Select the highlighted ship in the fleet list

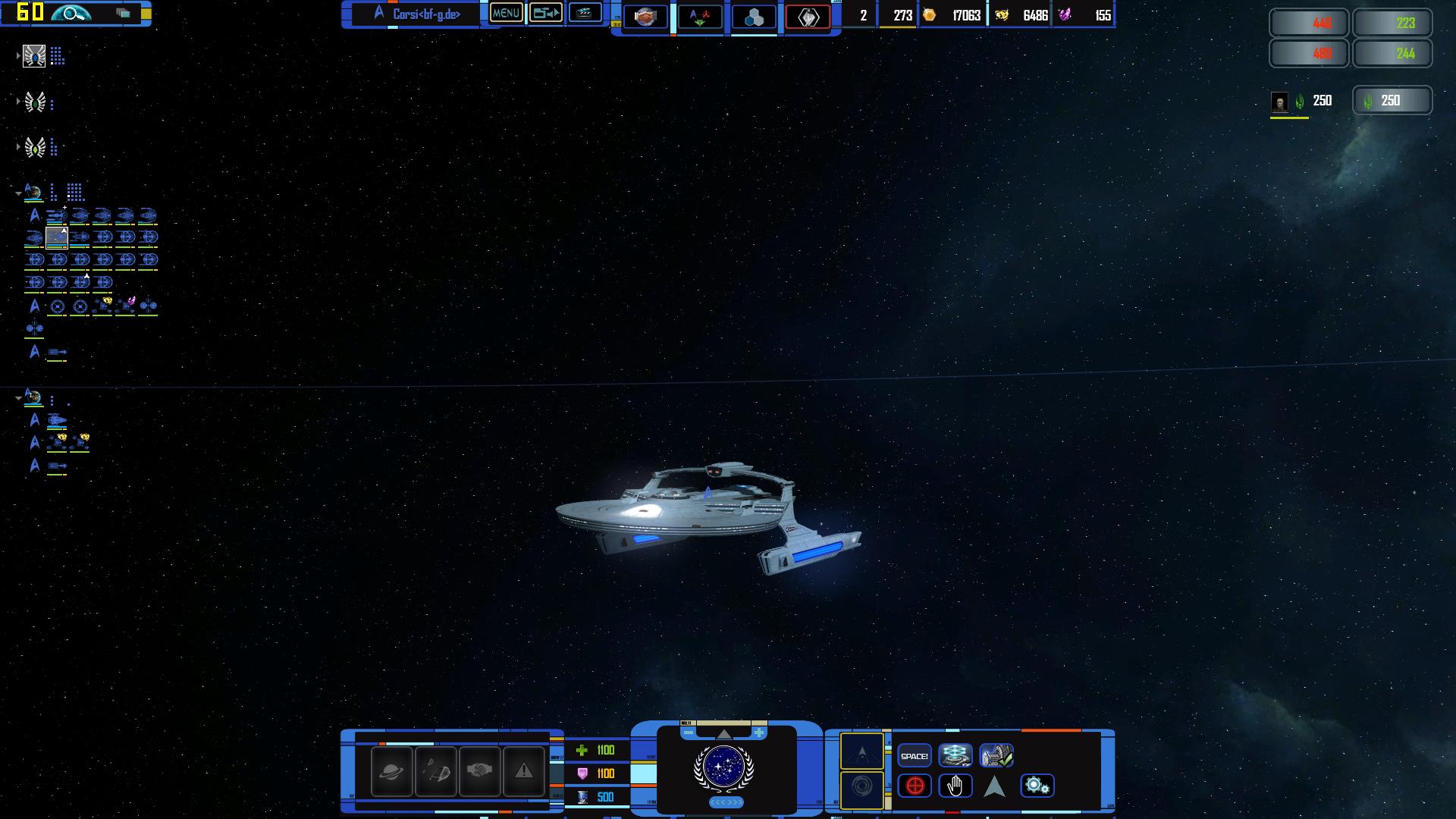click(57, 238)
